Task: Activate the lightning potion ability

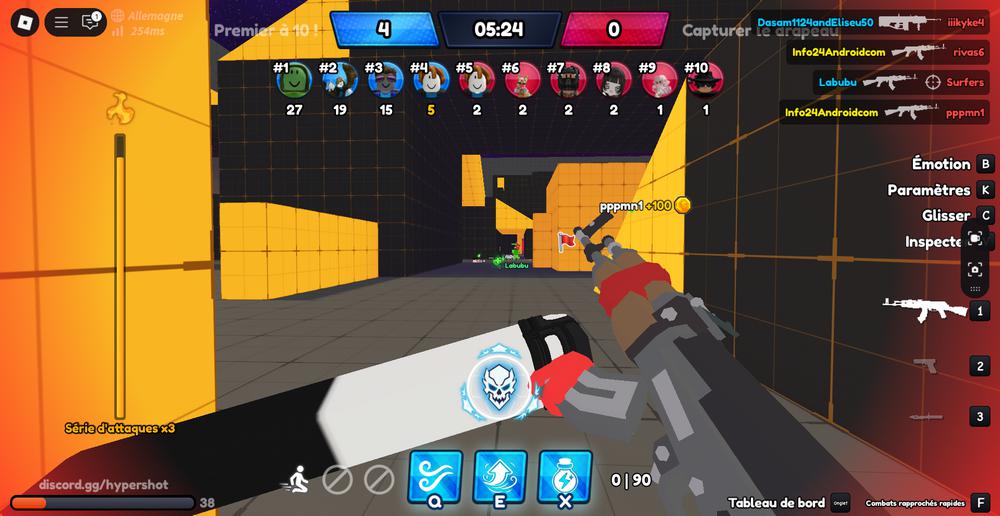Action: (565, 476)
